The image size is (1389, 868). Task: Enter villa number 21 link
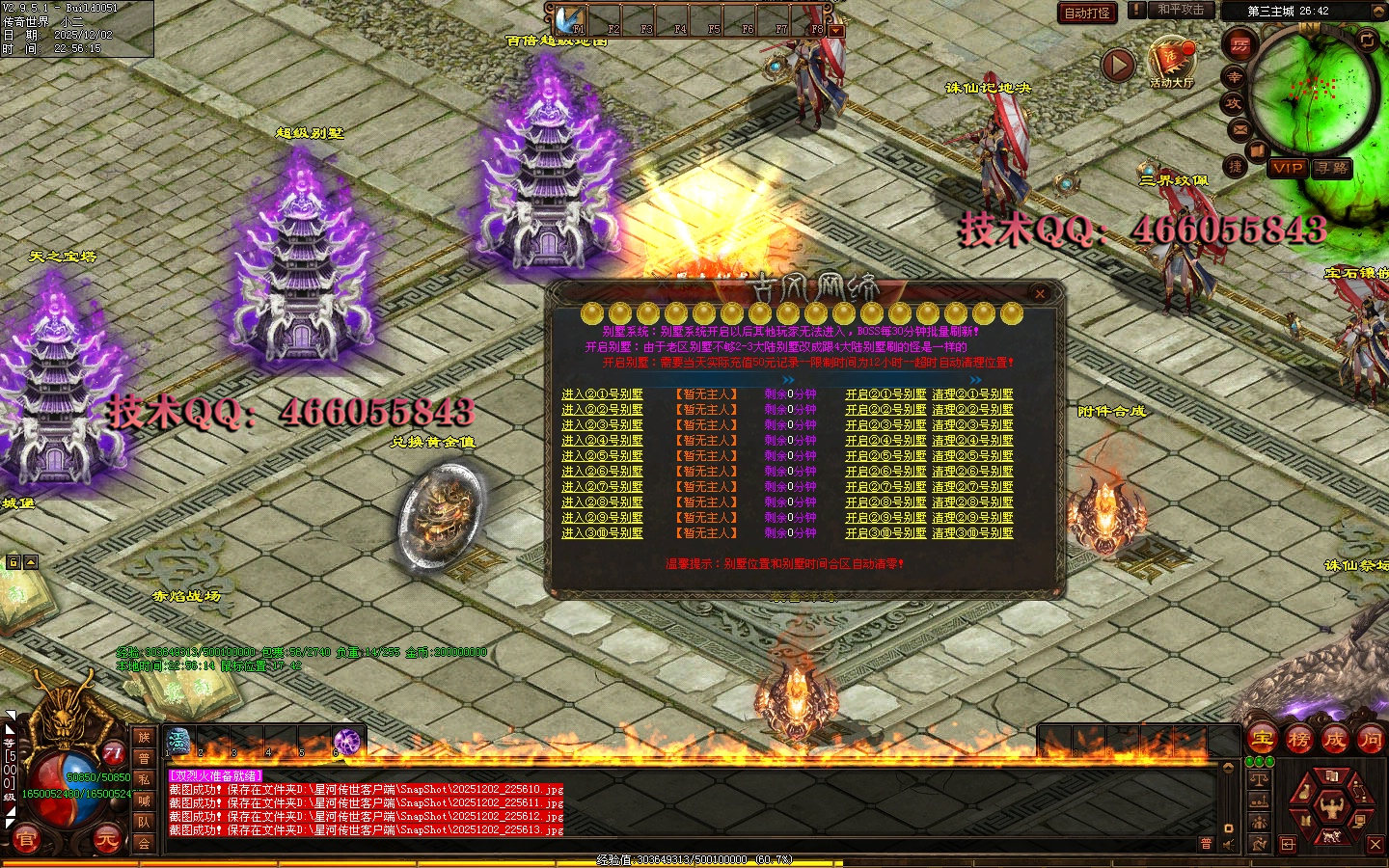[602, 394]
